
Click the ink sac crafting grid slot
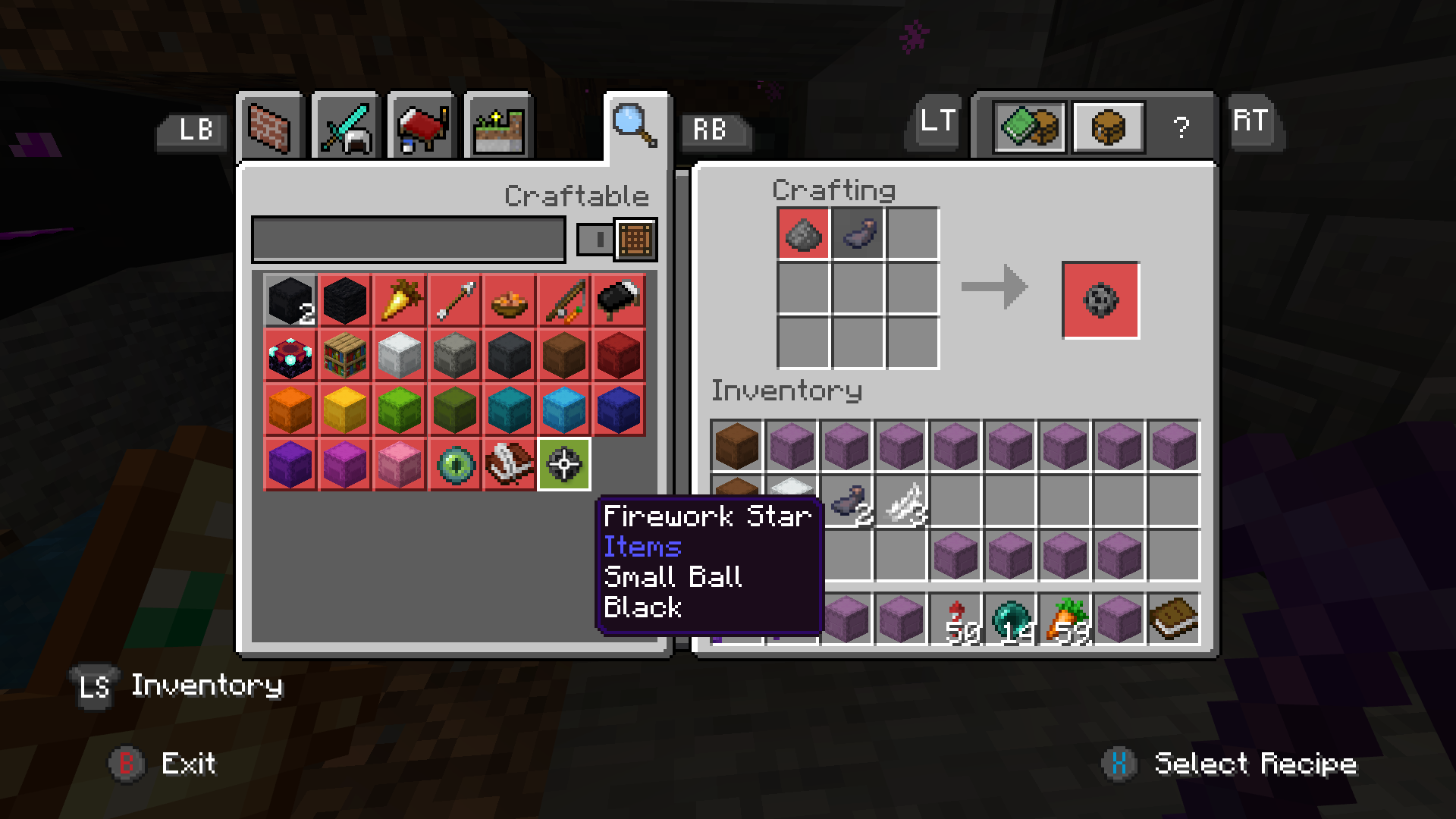(x=858, y=234)
